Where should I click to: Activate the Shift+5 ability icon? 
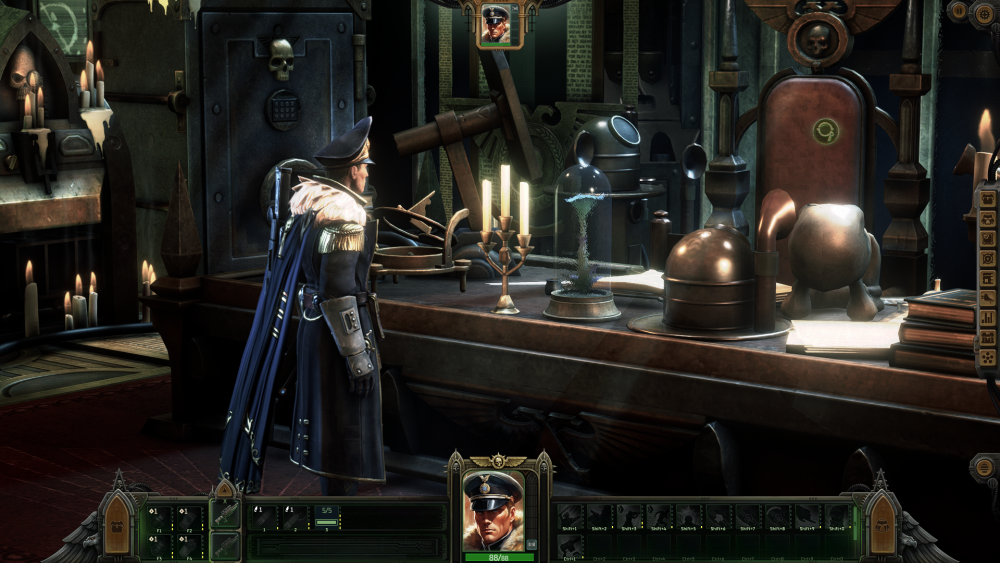tap(690, 516)
